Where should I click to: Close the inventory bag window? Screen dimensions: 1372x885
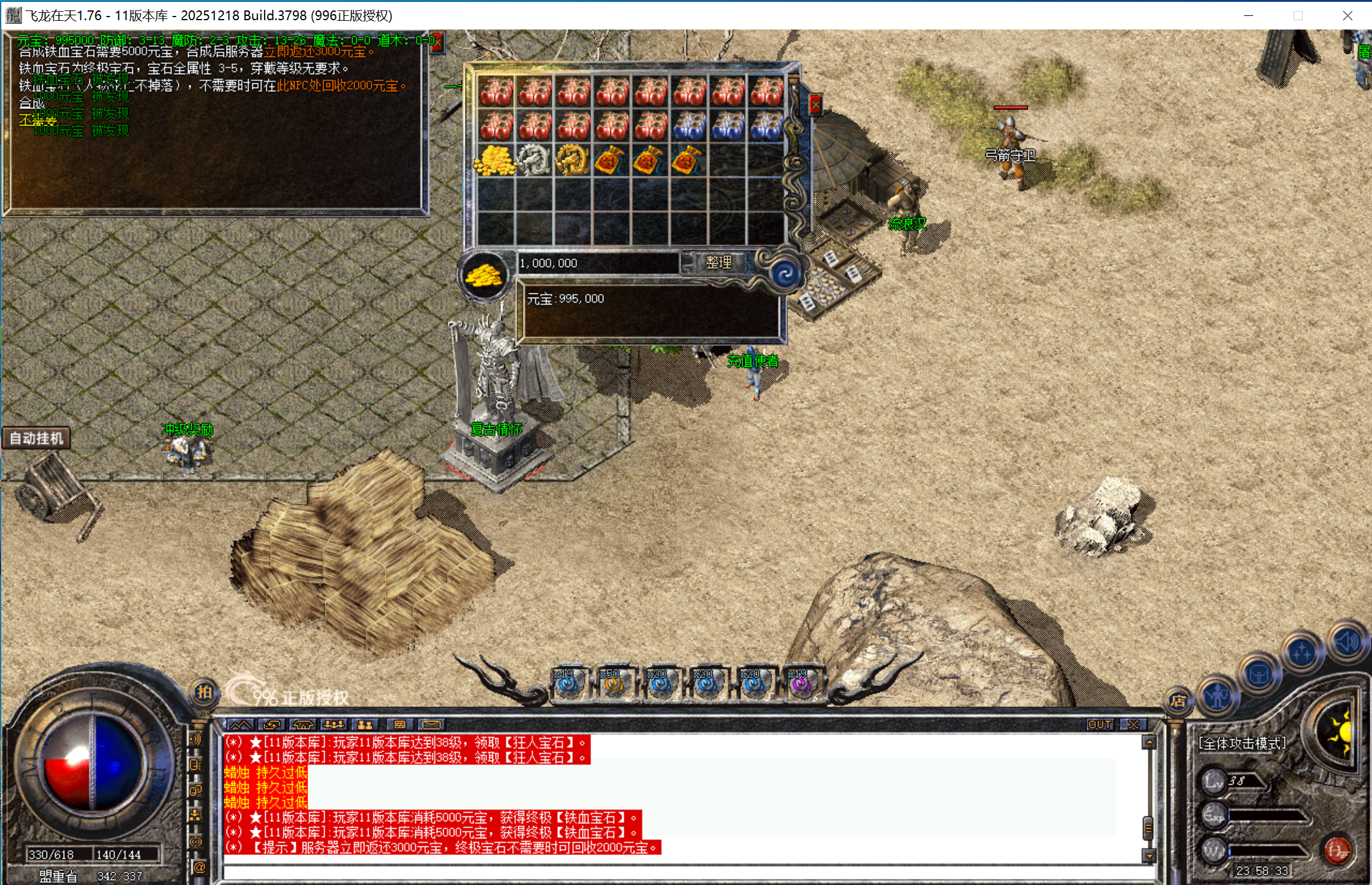point(815,105)
